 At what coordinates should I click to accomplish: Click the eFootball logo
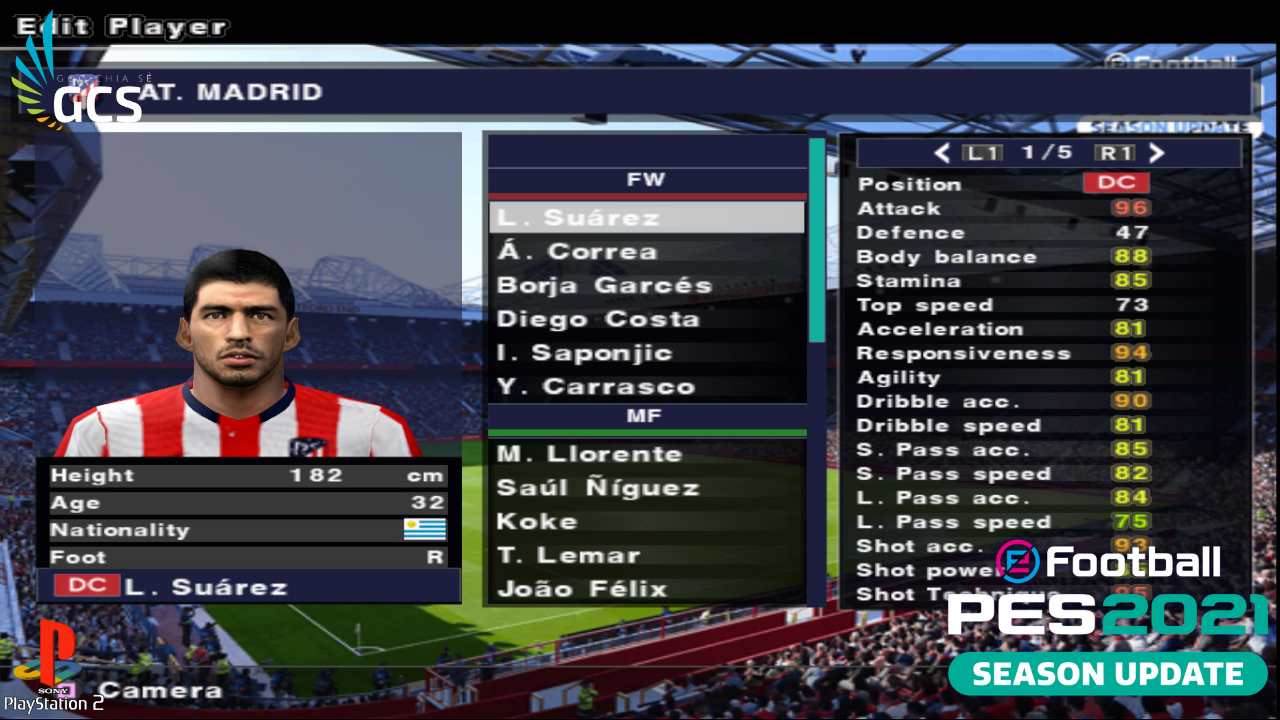(x=1110, y=562)
